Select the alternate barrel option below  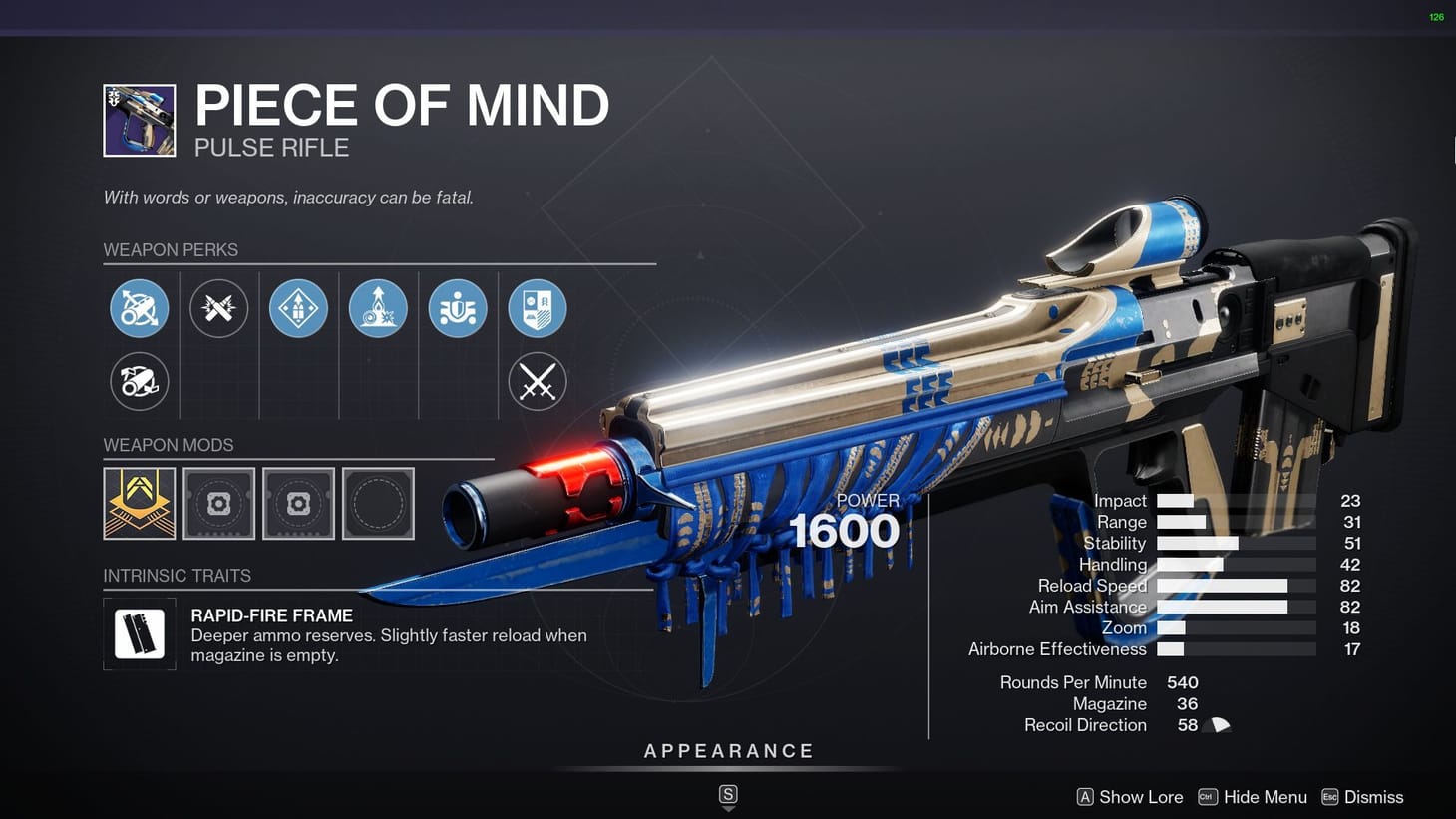[139, 381]
